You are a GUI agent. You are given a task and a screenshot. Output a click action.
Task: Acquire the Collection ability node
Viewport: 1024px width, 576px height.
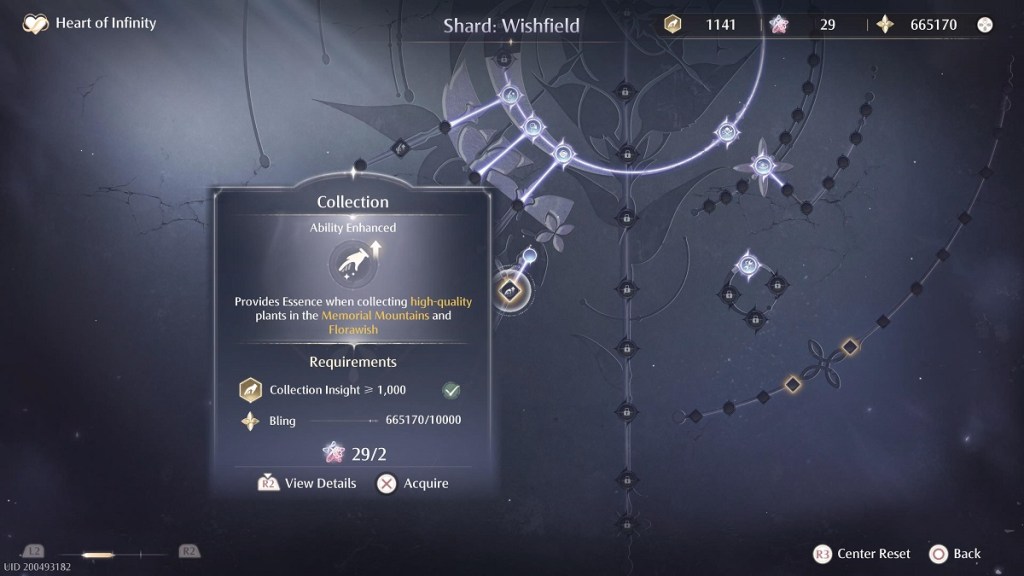tap(412, 484)
